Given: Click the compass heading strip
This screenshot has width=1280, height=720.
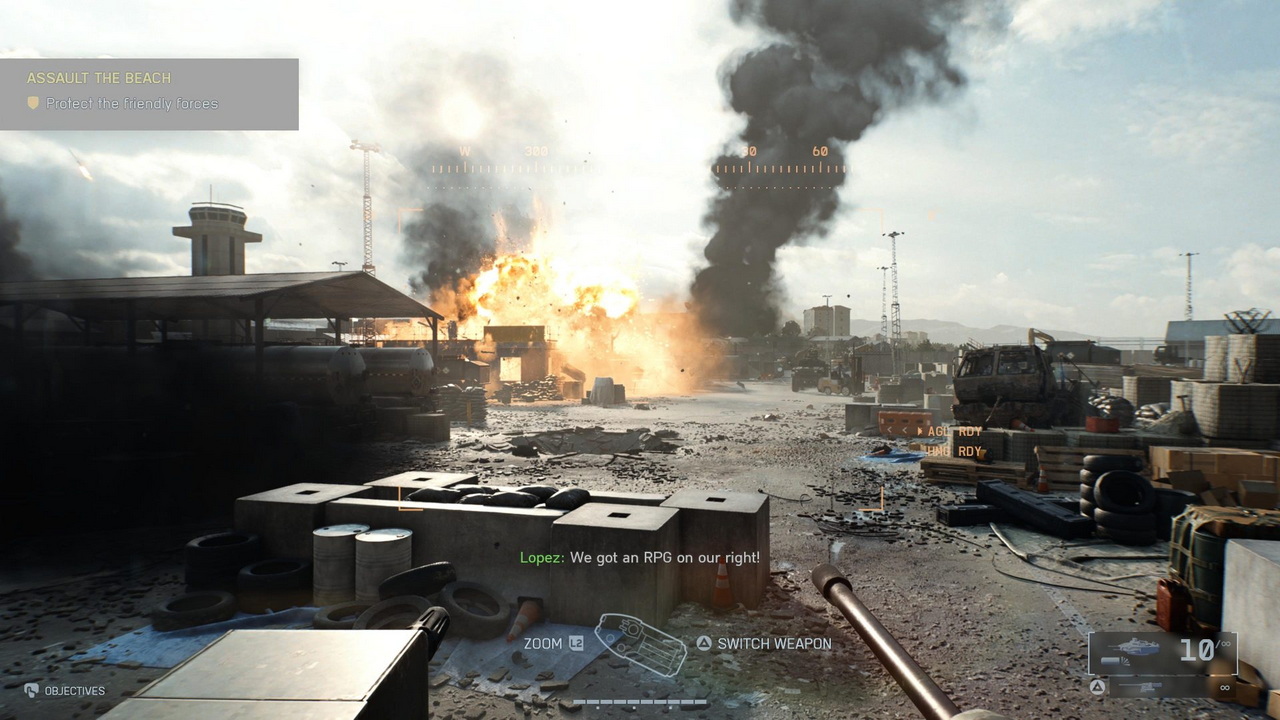Looking at the screenshot, I should tap(640, 166).
